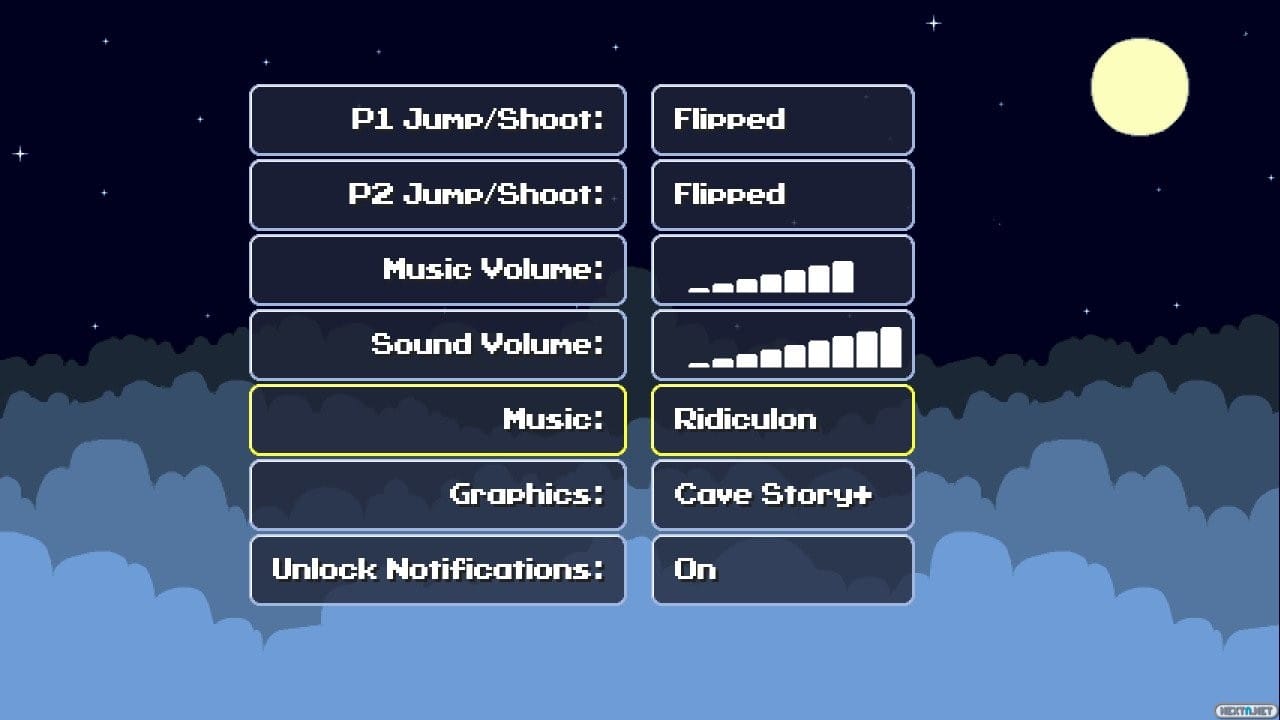1280x720 pixels.
Task: Raise the Sound Volume bar meter
Action: click(x=783, y=345)
